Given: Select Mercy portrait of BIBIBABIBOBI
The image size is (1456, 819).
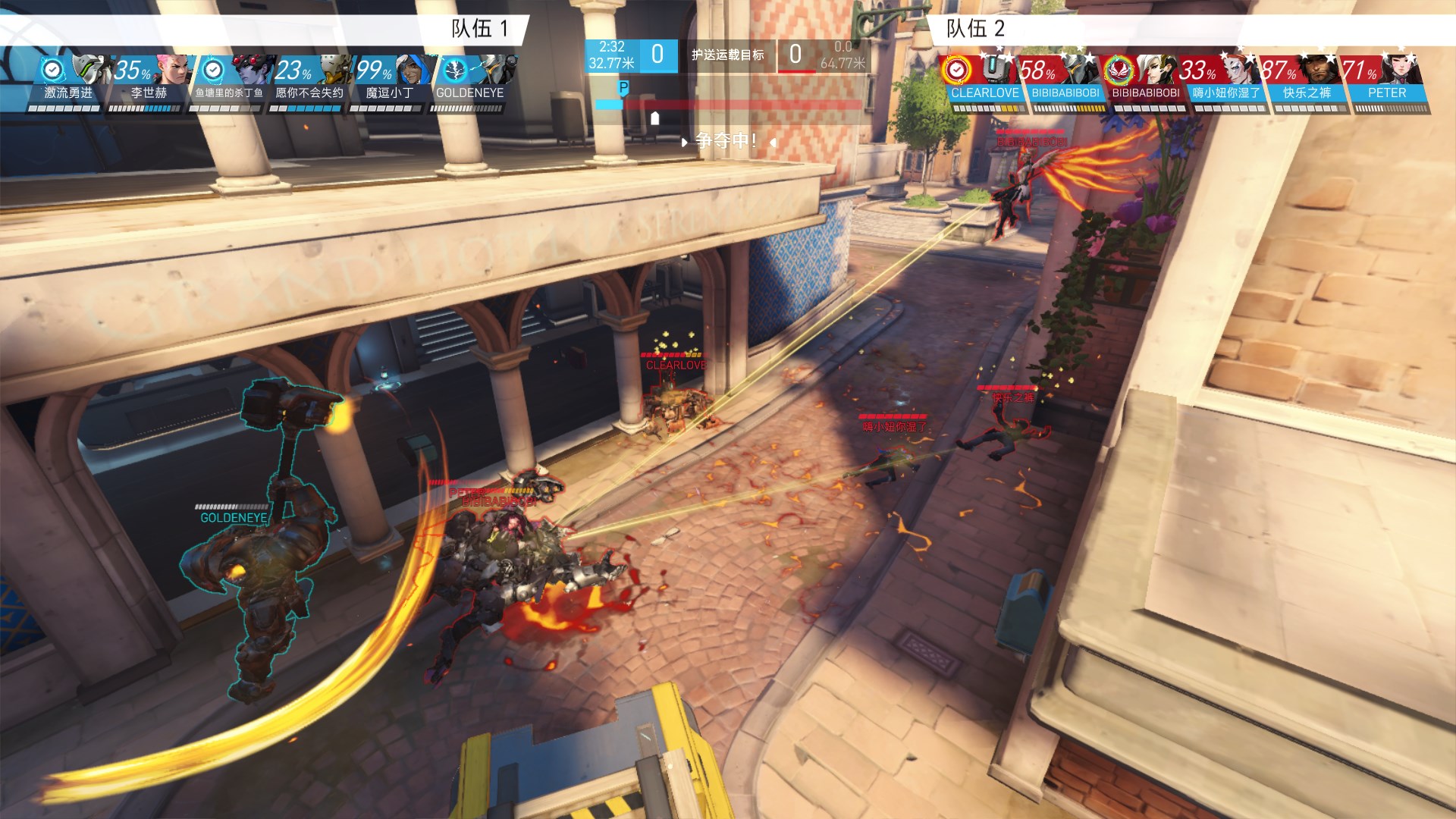Looking at the screenshot, I should tap(1153, 70).
